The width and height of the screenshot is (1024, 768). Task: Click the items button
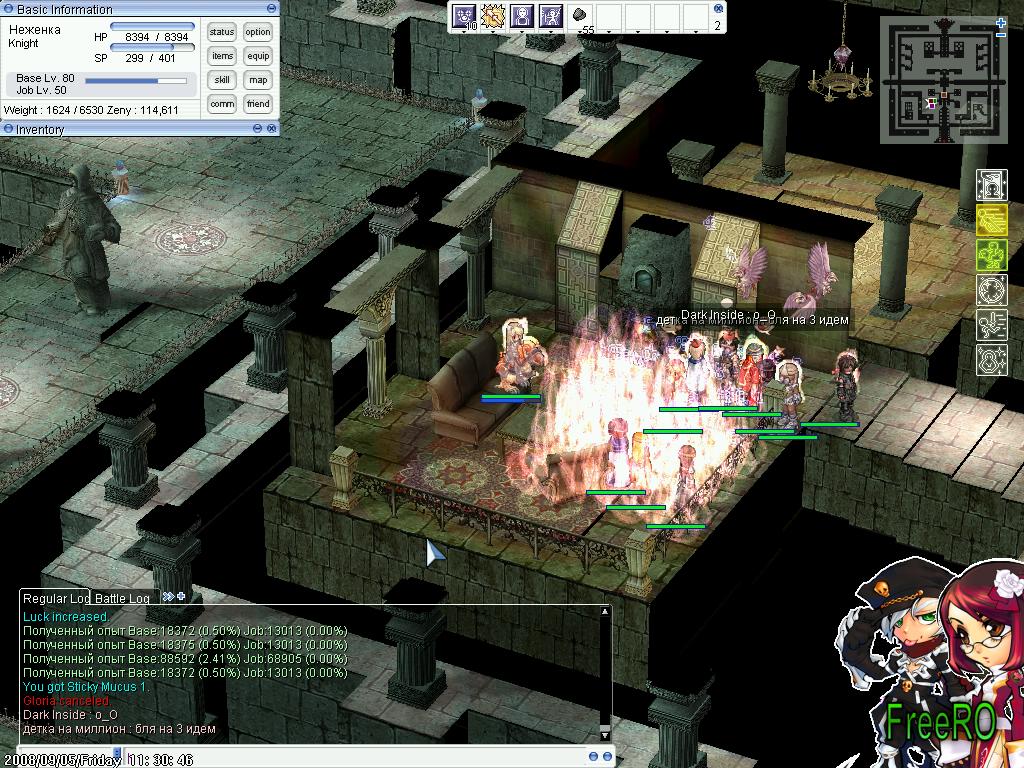[x=222, y=56]
